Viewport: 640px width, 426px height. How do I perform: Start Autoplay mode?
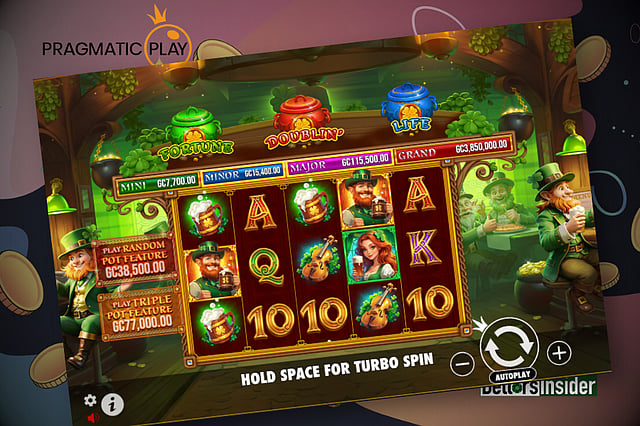512,377
